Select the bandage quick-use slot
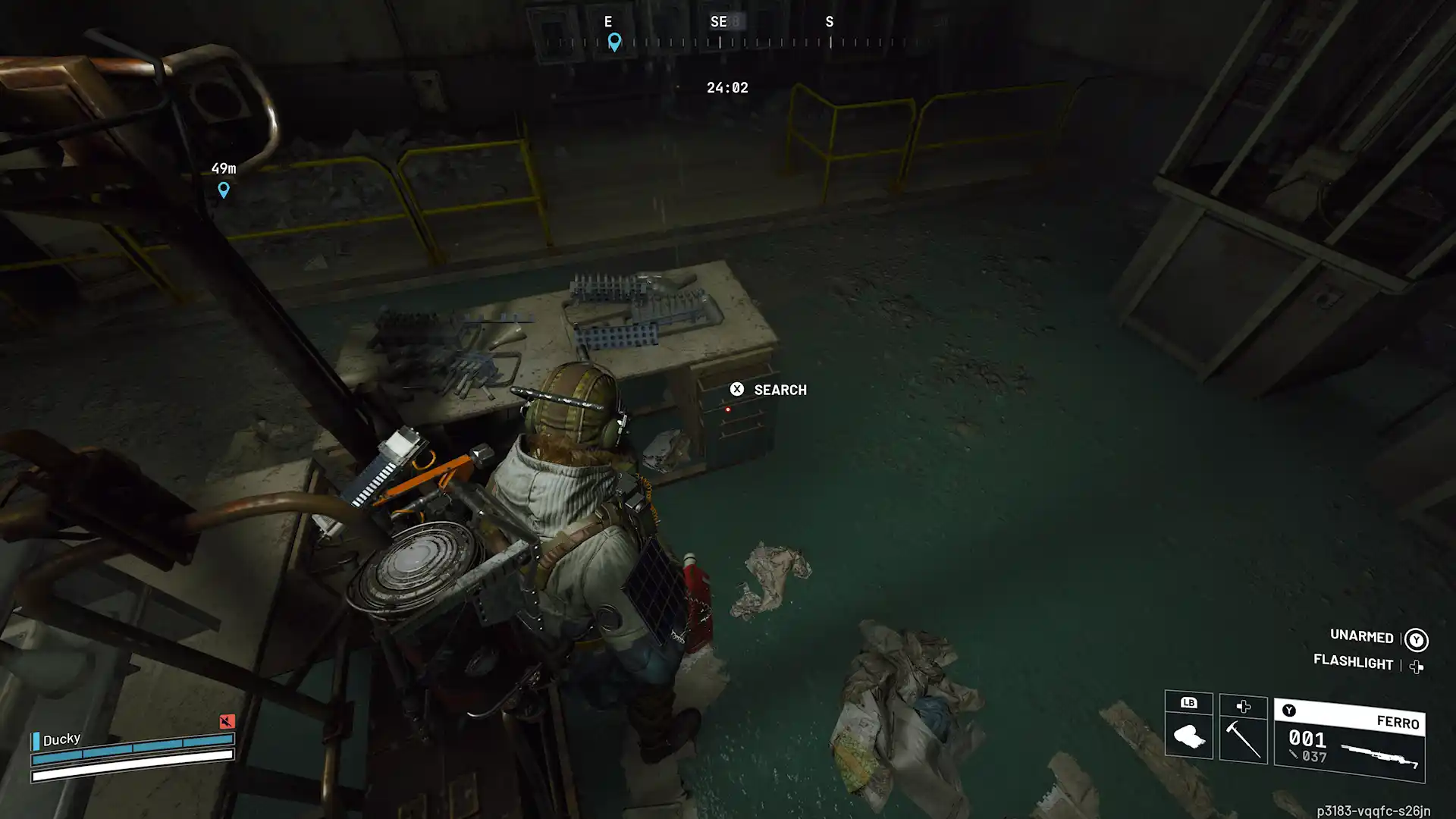1456x819 pixels. [x=1188, y=734]
